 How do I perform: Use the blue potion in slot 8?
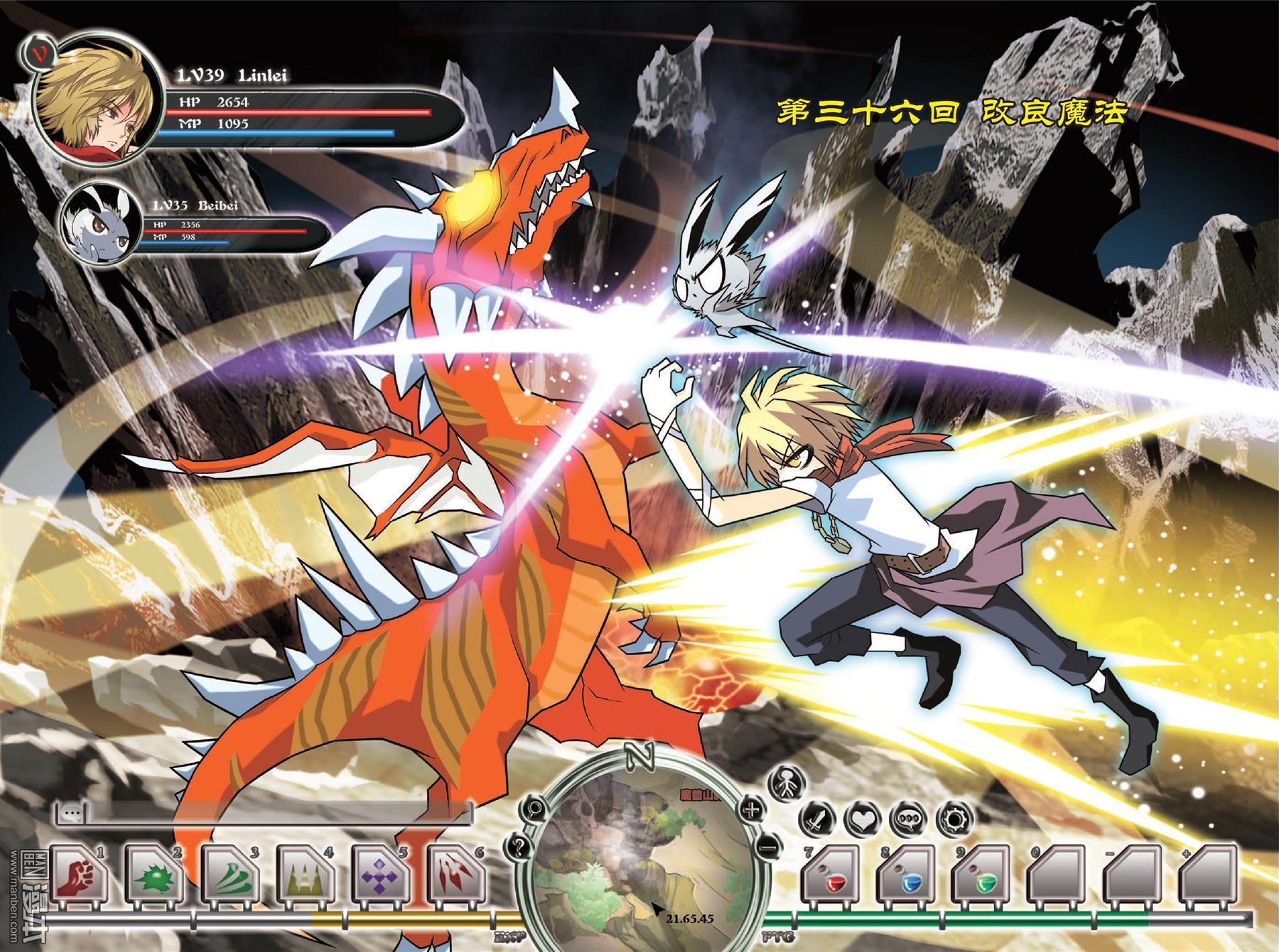[907, 879]
